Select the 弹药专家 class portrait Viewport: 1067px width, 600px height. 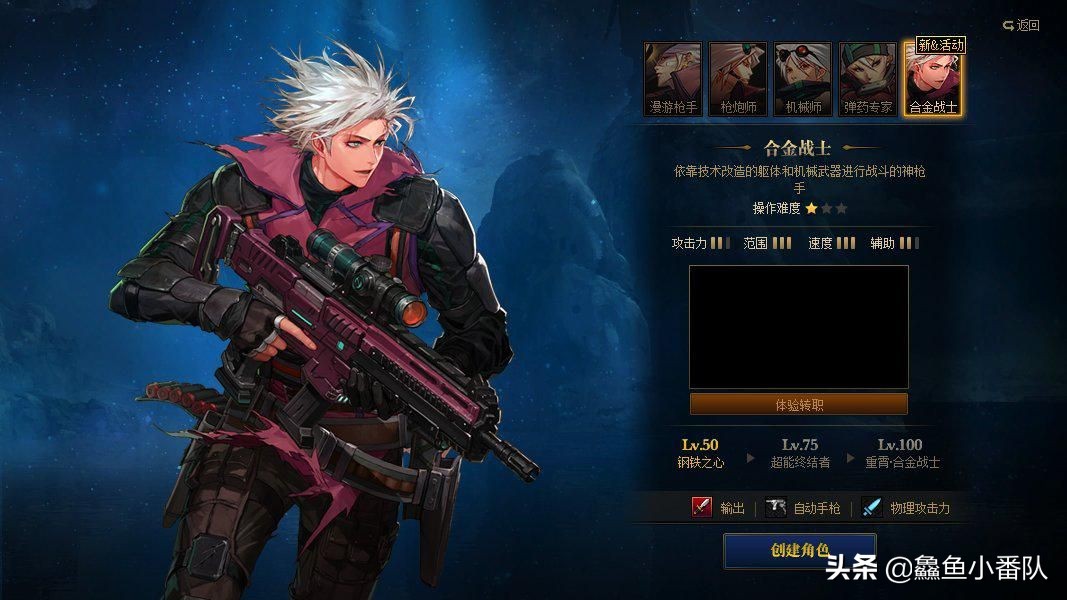pyautogui.click(x=867, y=78)
